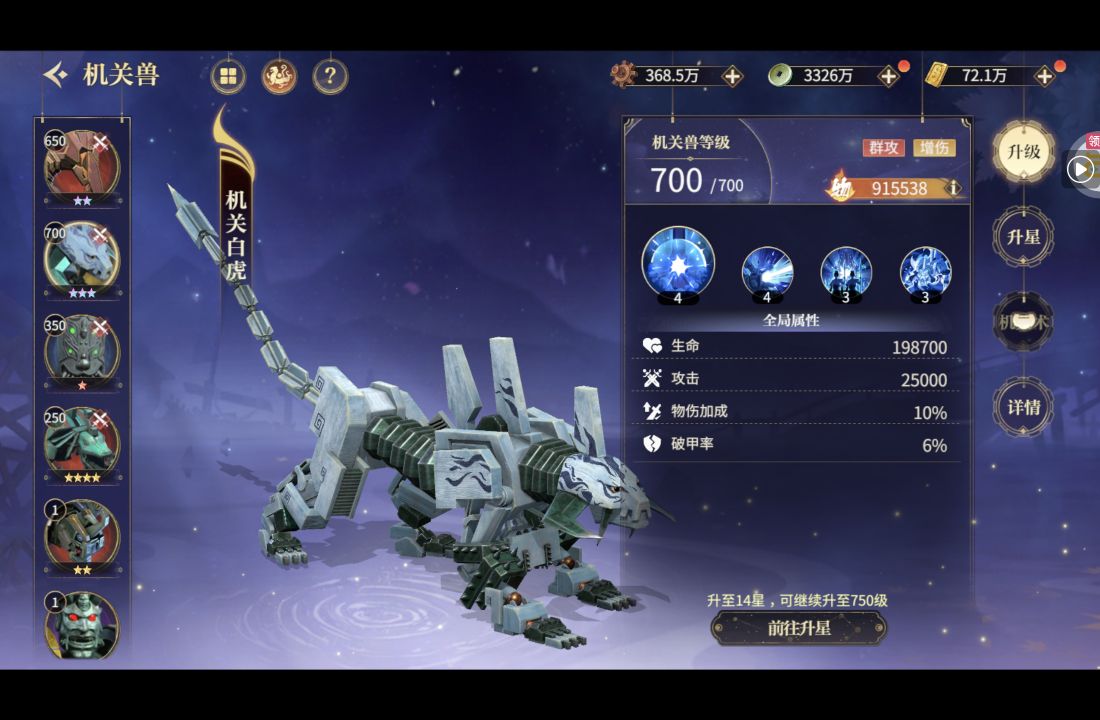Select the level 350 green-eyed beast portrait
This screenshot has height=720, width=1100.
80,349
